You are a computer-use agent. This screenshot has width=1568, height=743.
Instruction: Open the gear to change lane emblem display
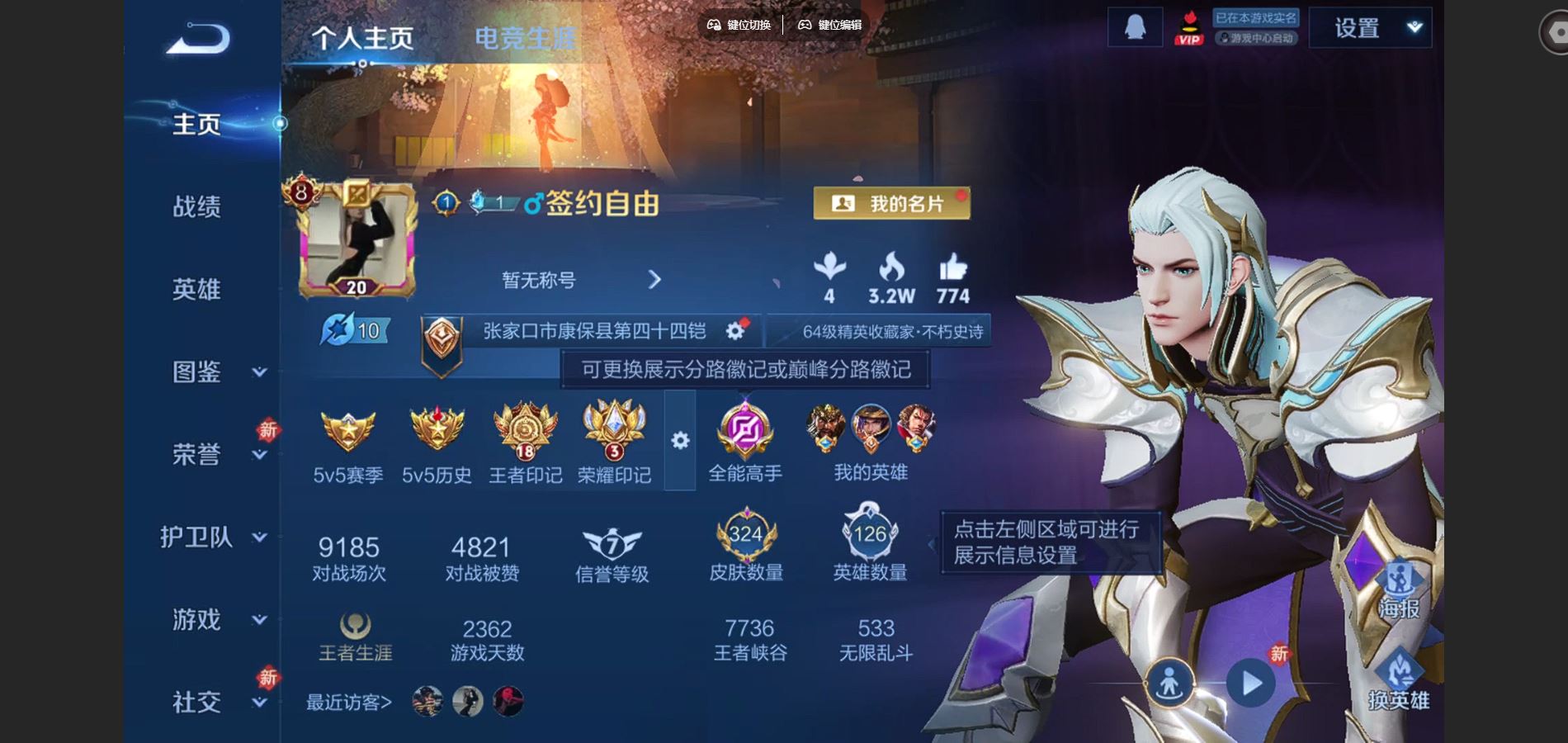pyautogui.click(x=679, y=442)
